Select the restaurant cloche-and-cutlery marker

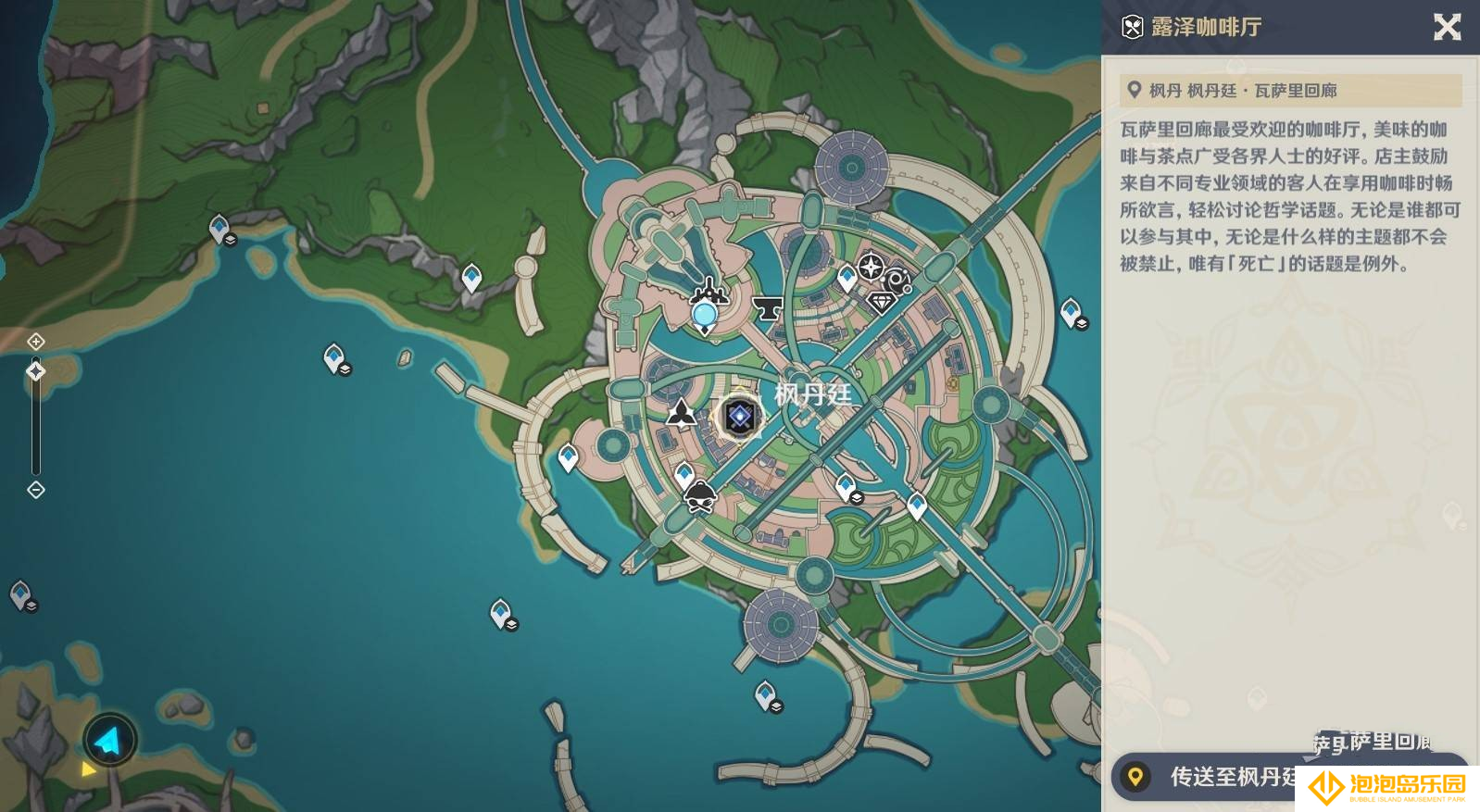700,497
